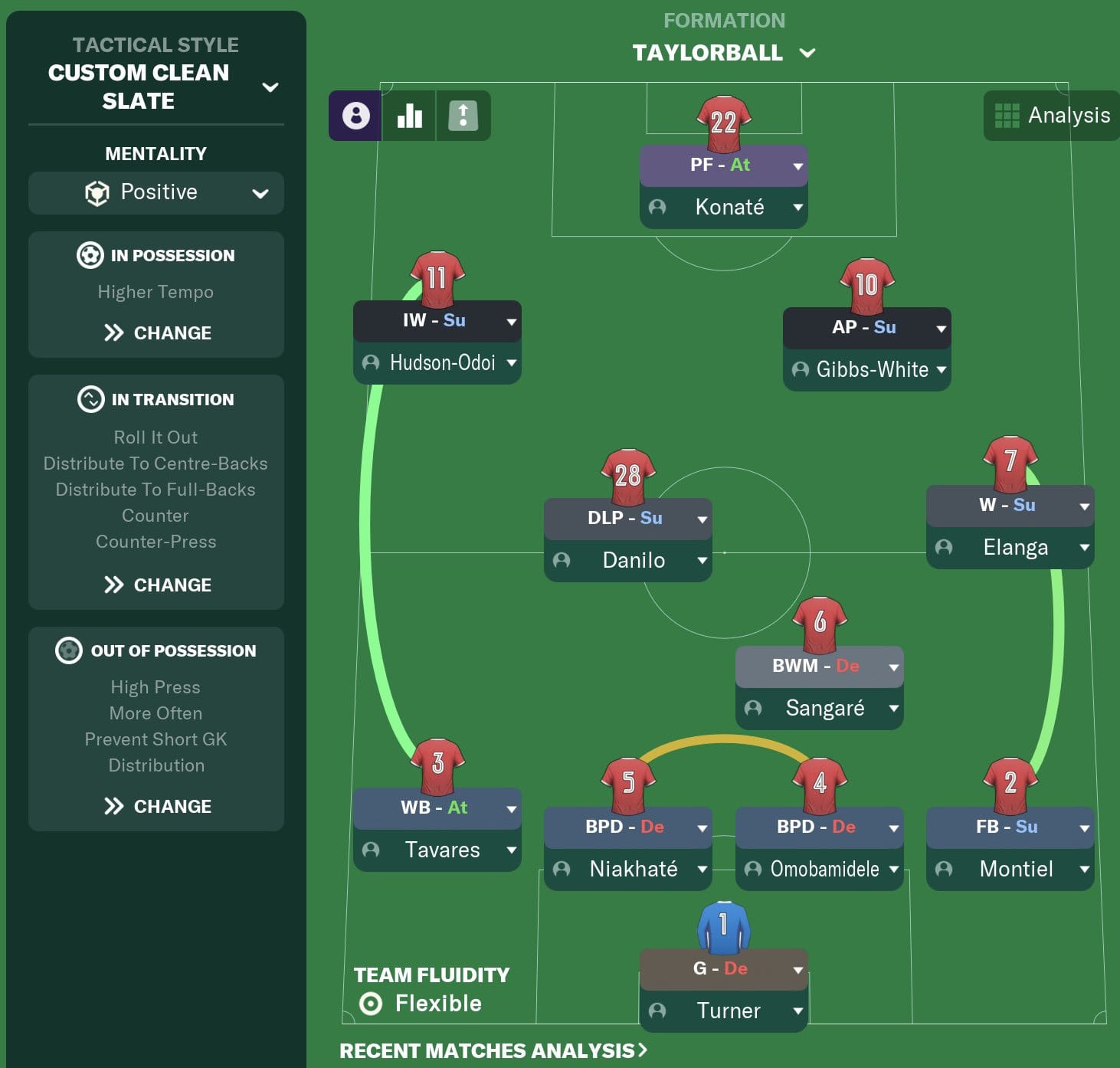Click the In Transition clock icon
Viewport: 1120px width, 1068px height.
(91, 399)
